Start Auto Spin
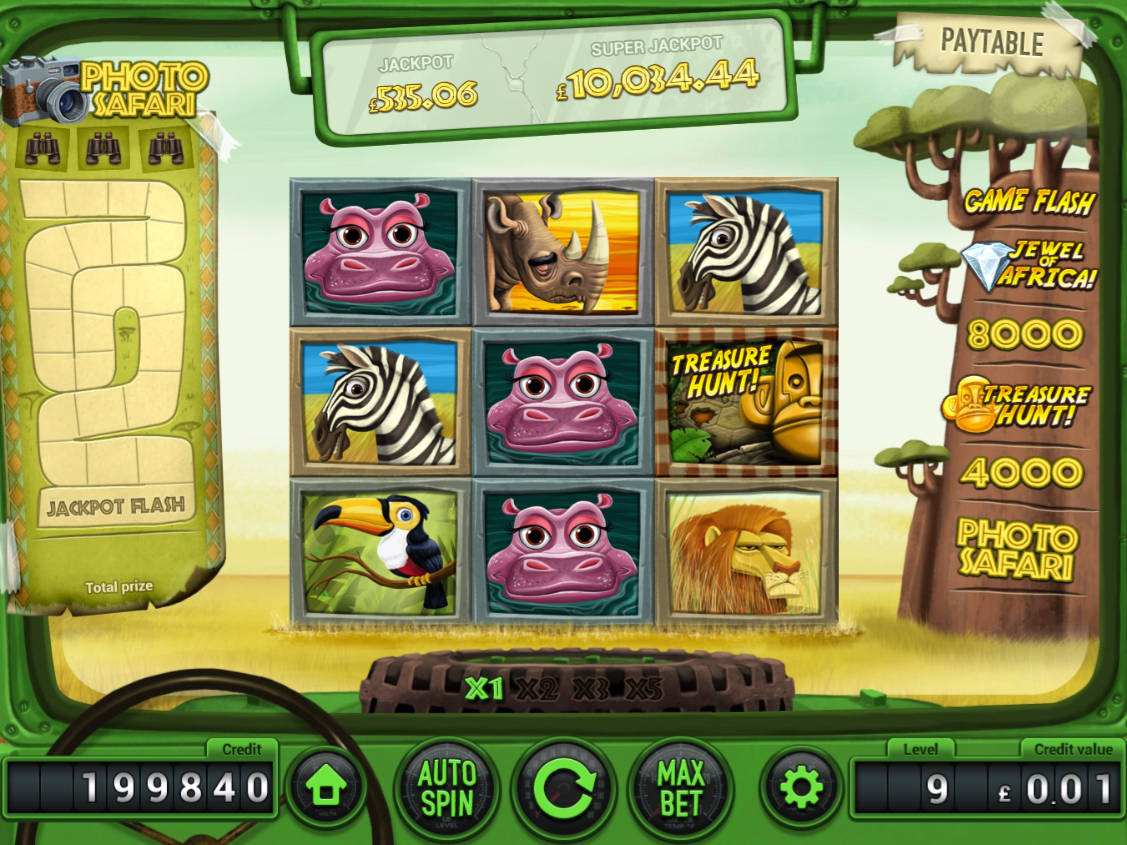The width and height of the screenshot is (1127, 845). tap(446, 788)
